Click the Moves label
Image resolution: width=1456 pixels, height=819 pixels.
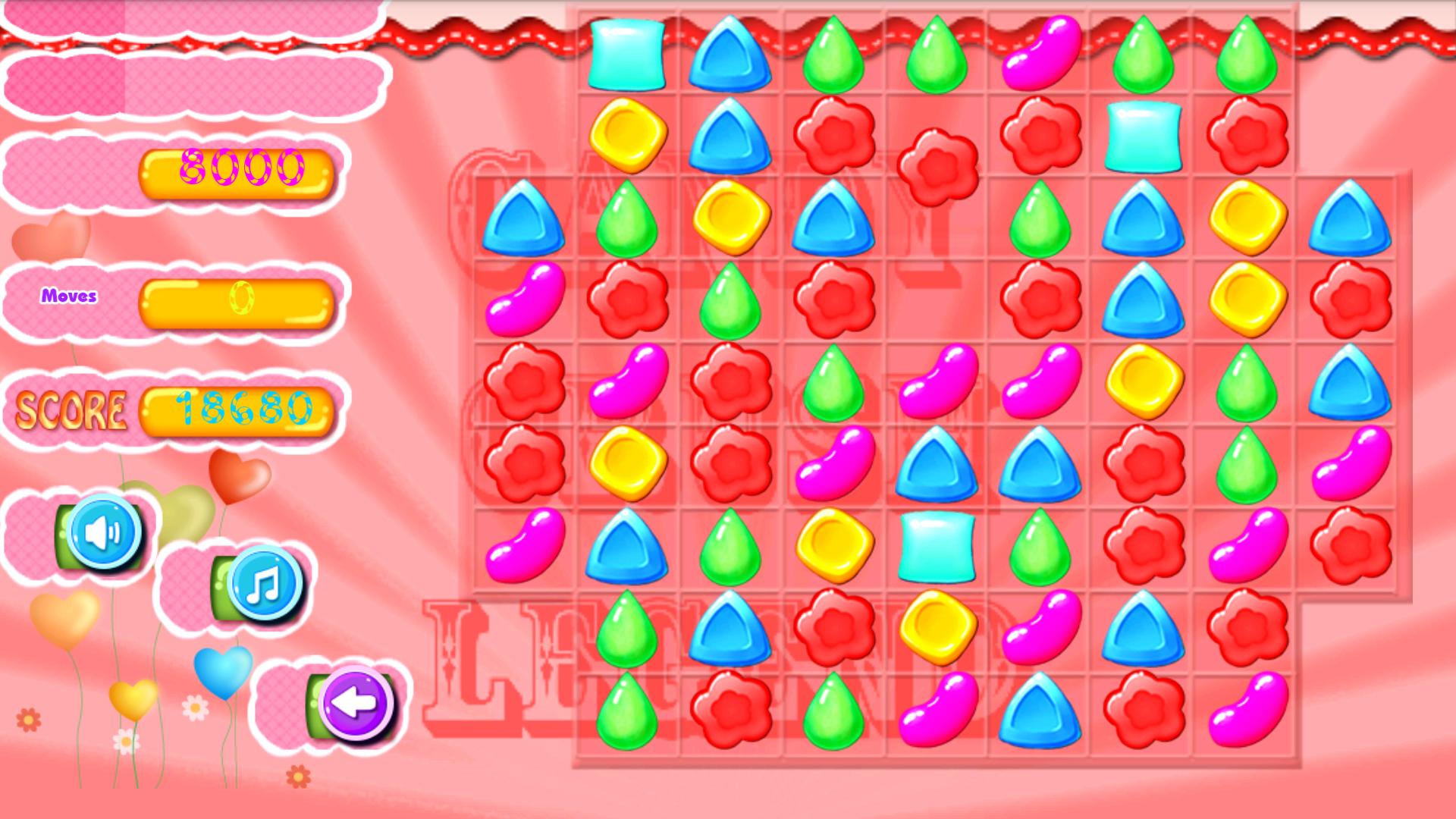(71, 296)
